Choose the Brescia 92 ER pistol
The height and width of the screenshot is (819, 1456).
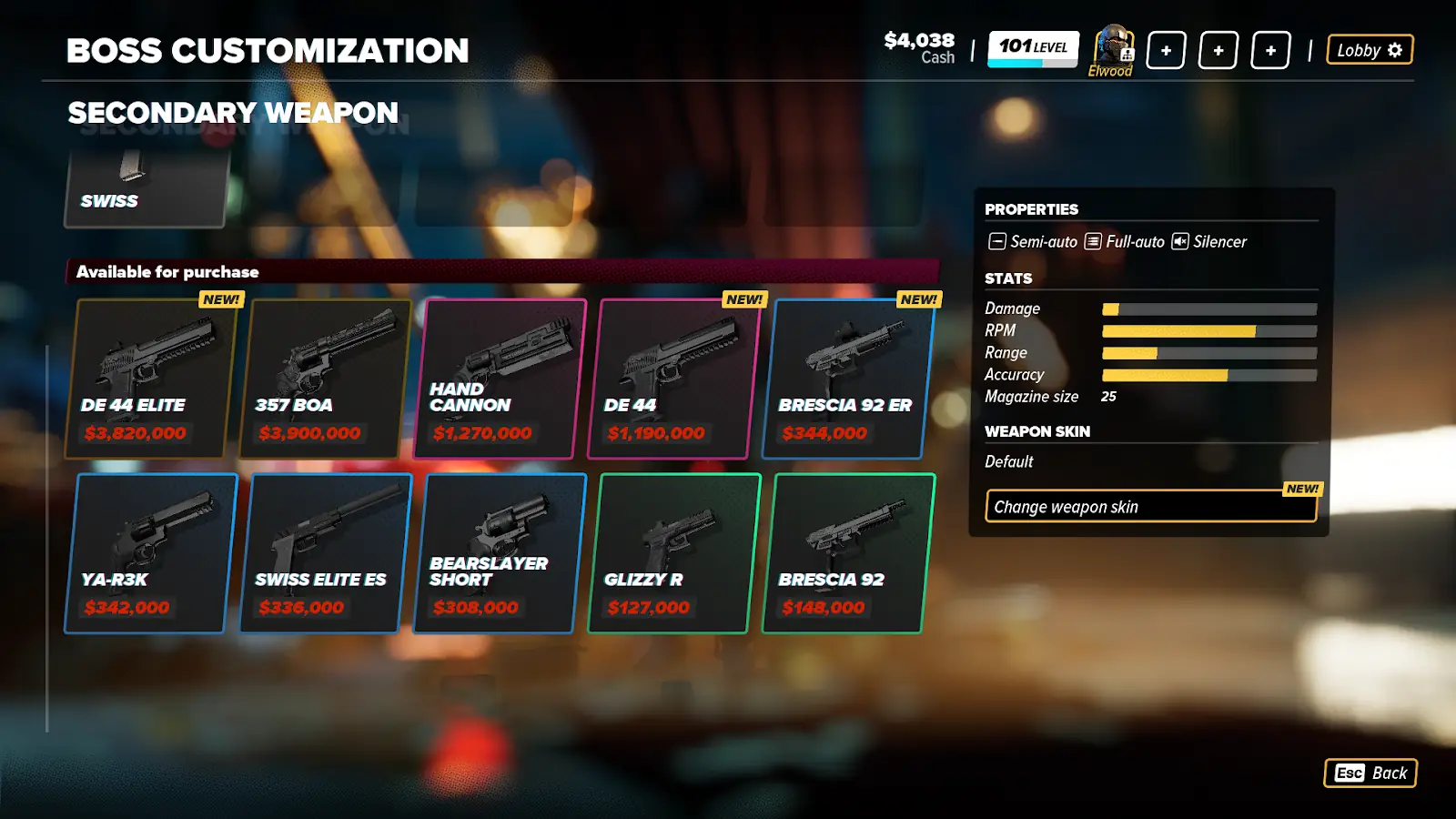[x=848, y=379]
